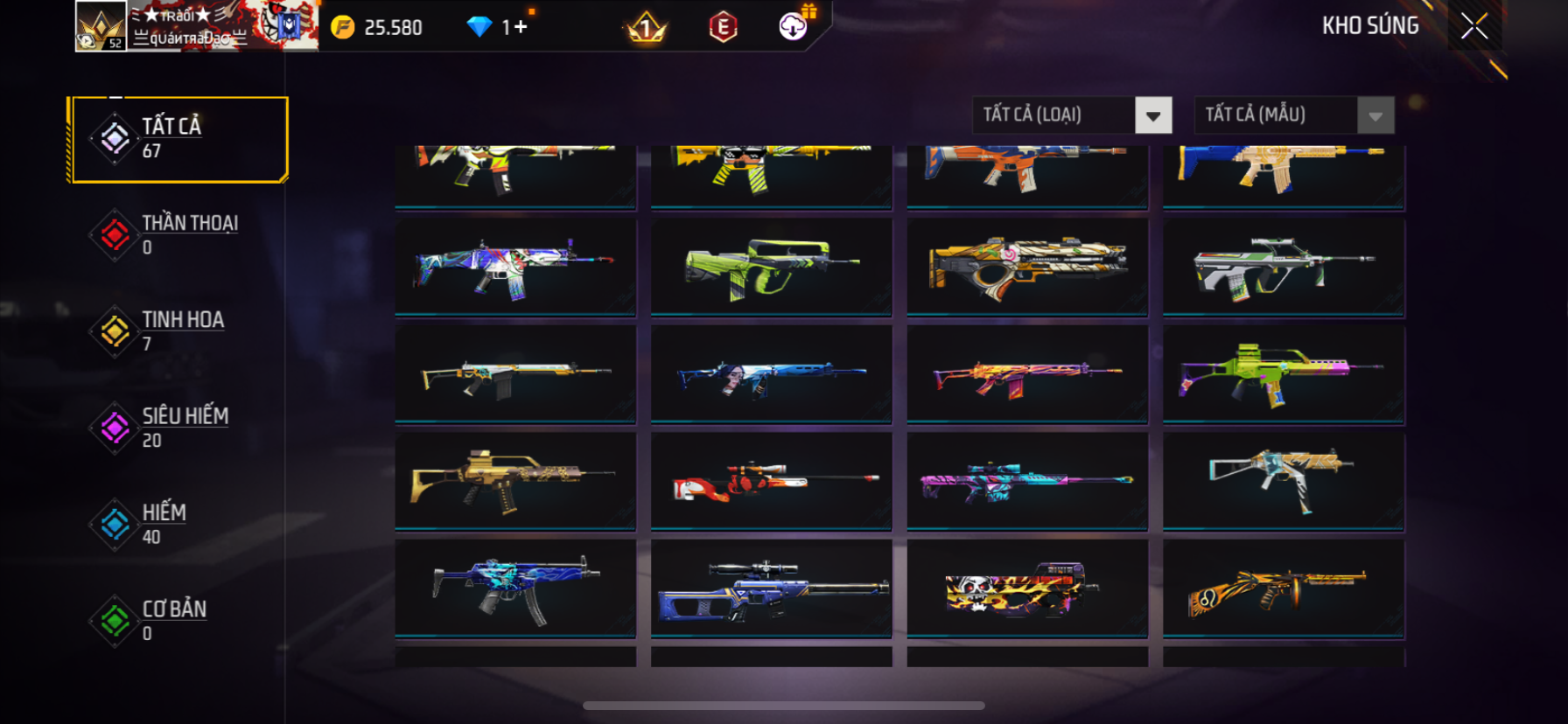Choose the pink and cyan sniper skin
This screenshot has width=1568, height=724.
[1027, 481]
